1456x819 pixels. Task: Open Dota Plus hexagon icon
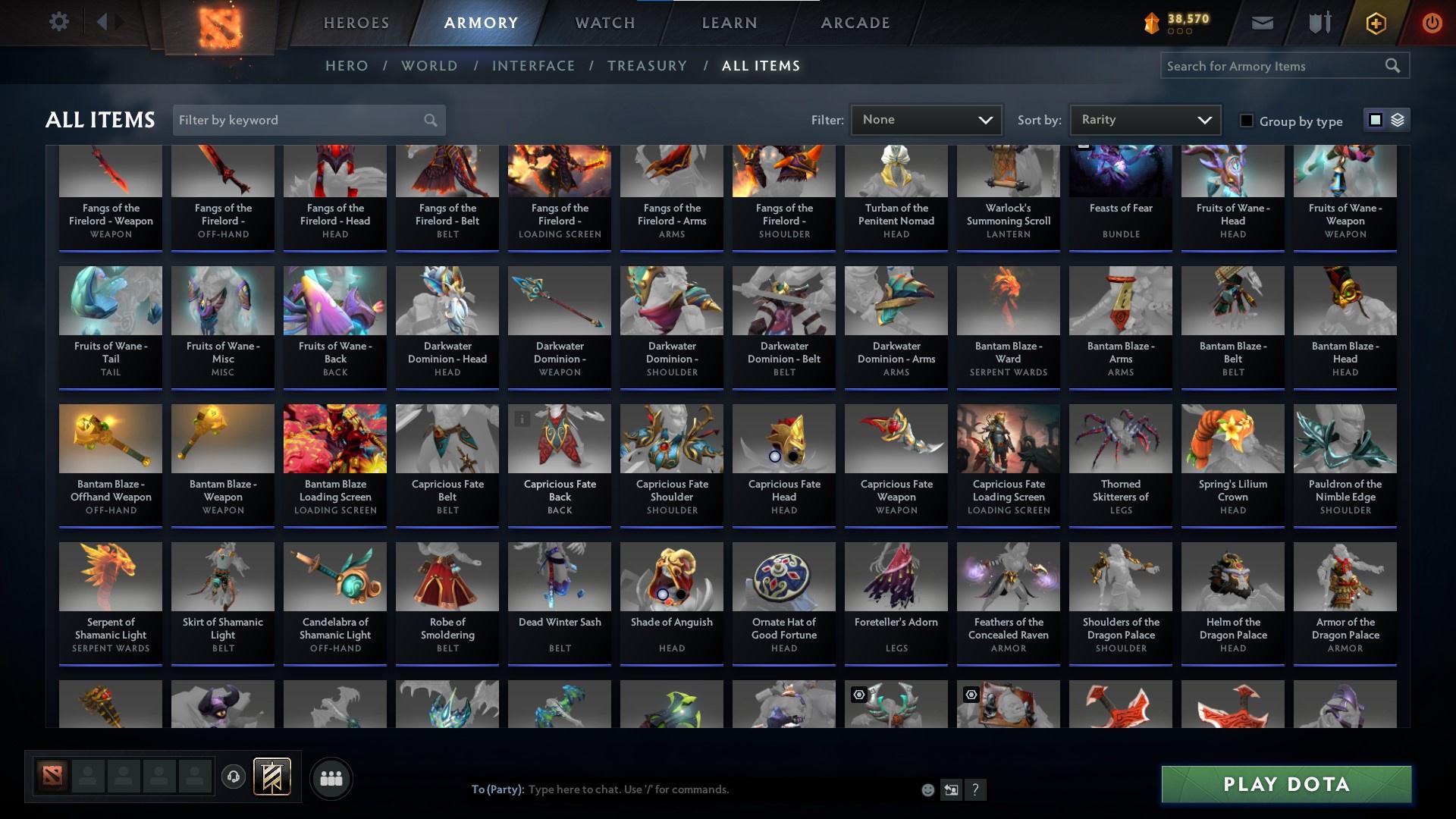[x=1375, y=23]
